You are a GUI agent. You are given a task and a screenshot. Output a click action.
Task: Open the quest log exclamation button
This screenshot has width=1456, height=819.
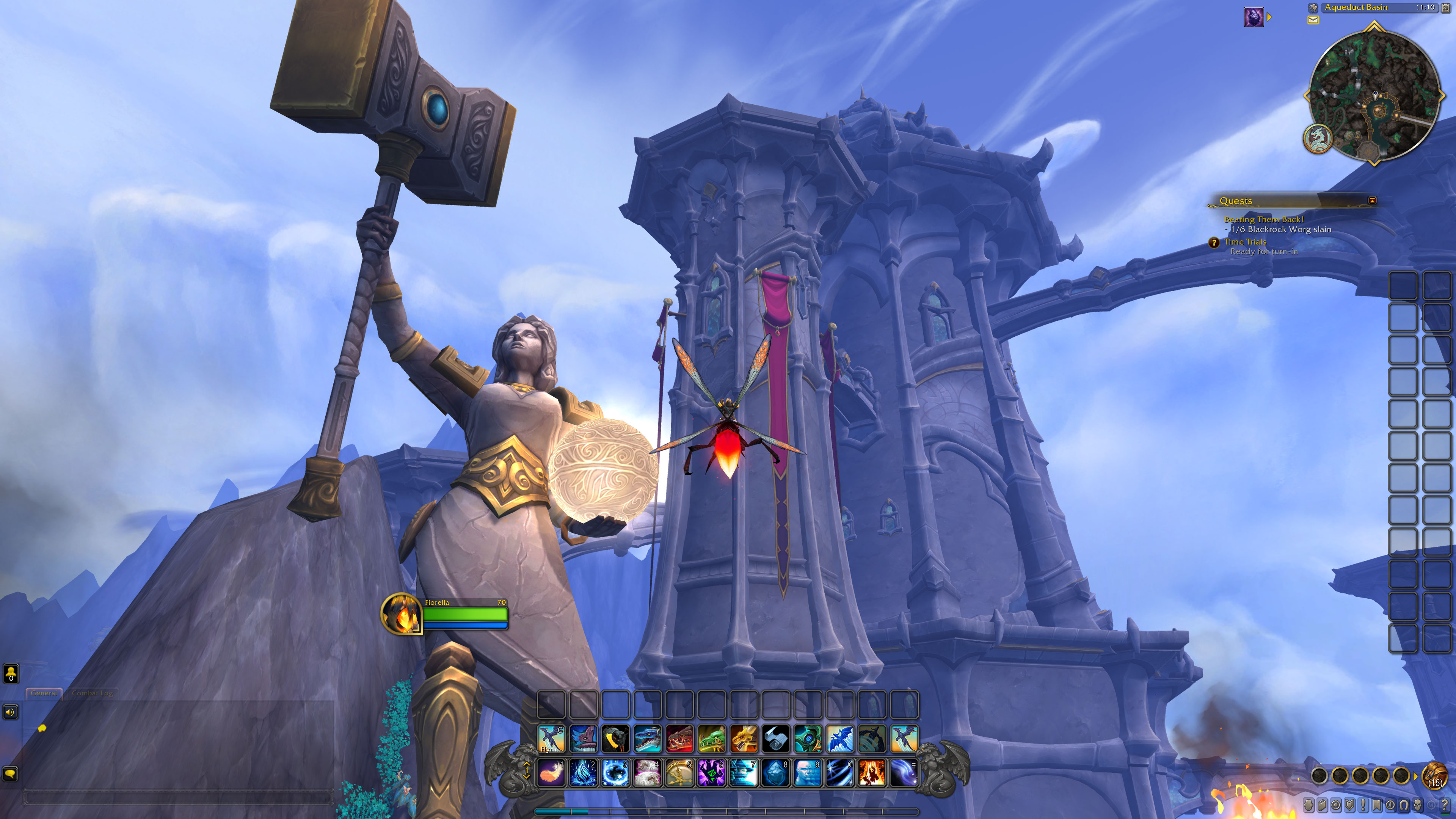[x=1363, y=804]
